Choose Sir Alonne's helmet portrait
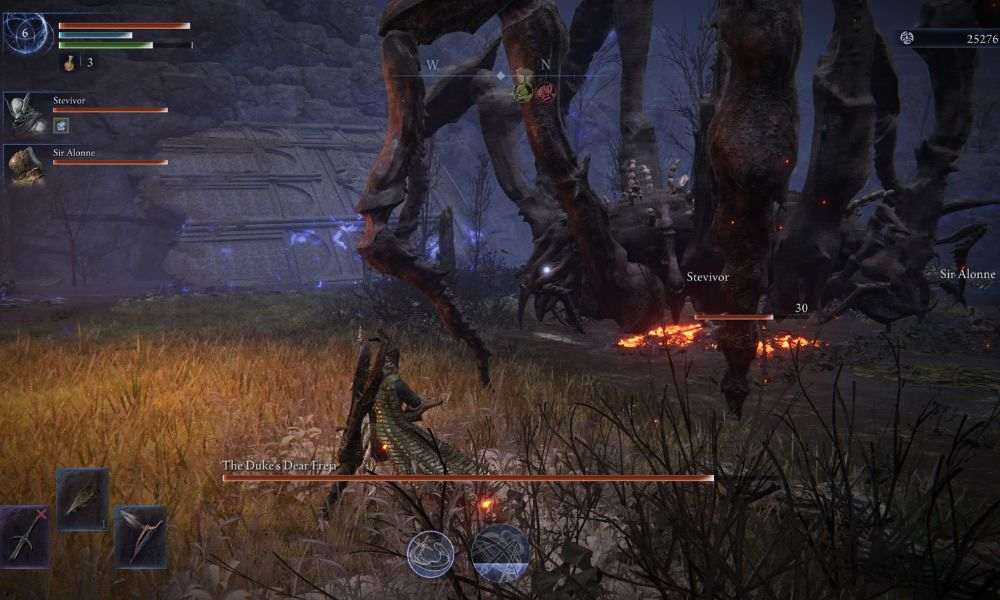Image resolution: width=1000 pixels, height=600 pixels. pos(25,165)
